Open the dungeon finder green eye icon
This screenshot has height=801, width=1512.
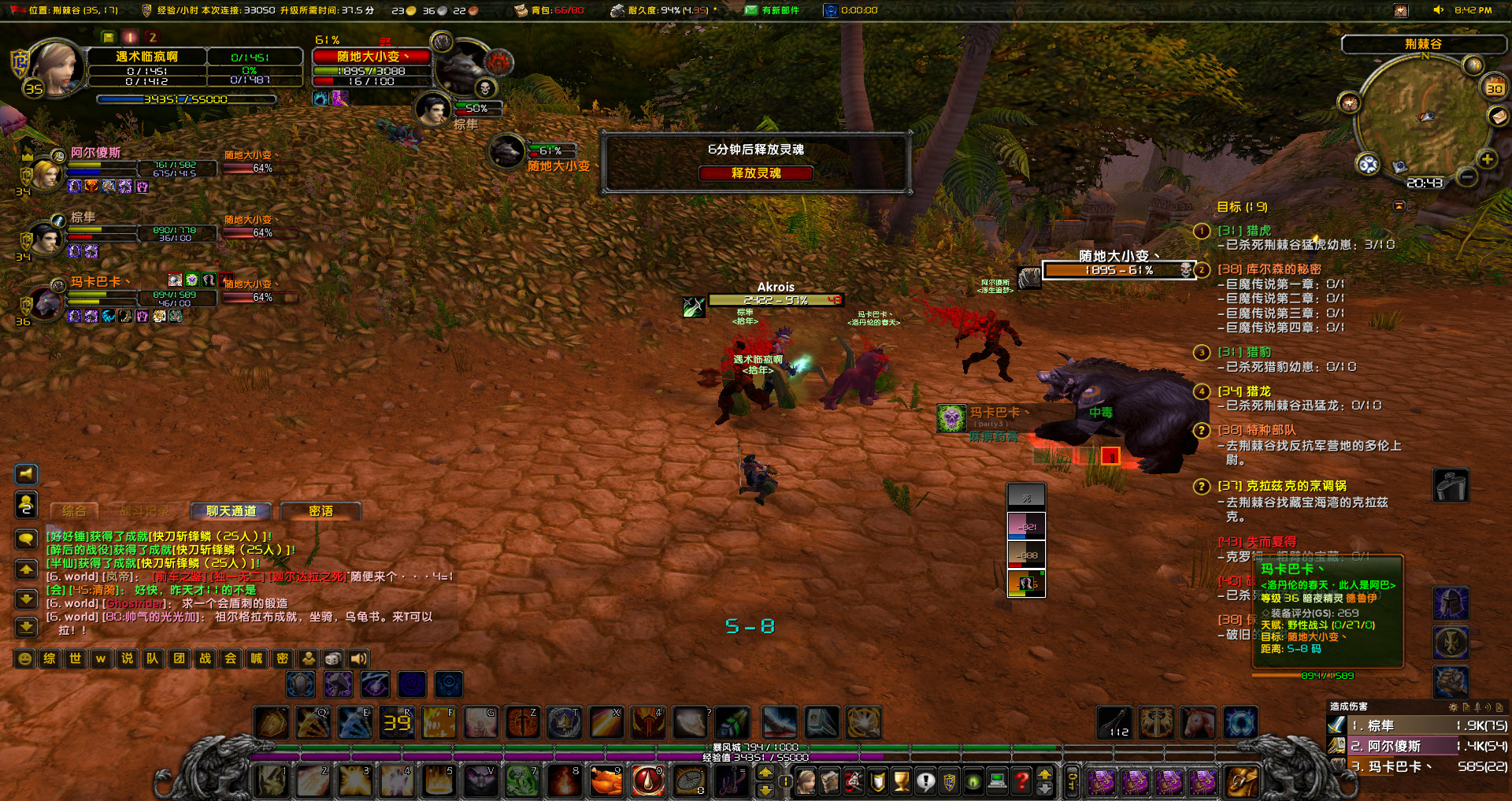pyautogui.click(x=973, y=781)
